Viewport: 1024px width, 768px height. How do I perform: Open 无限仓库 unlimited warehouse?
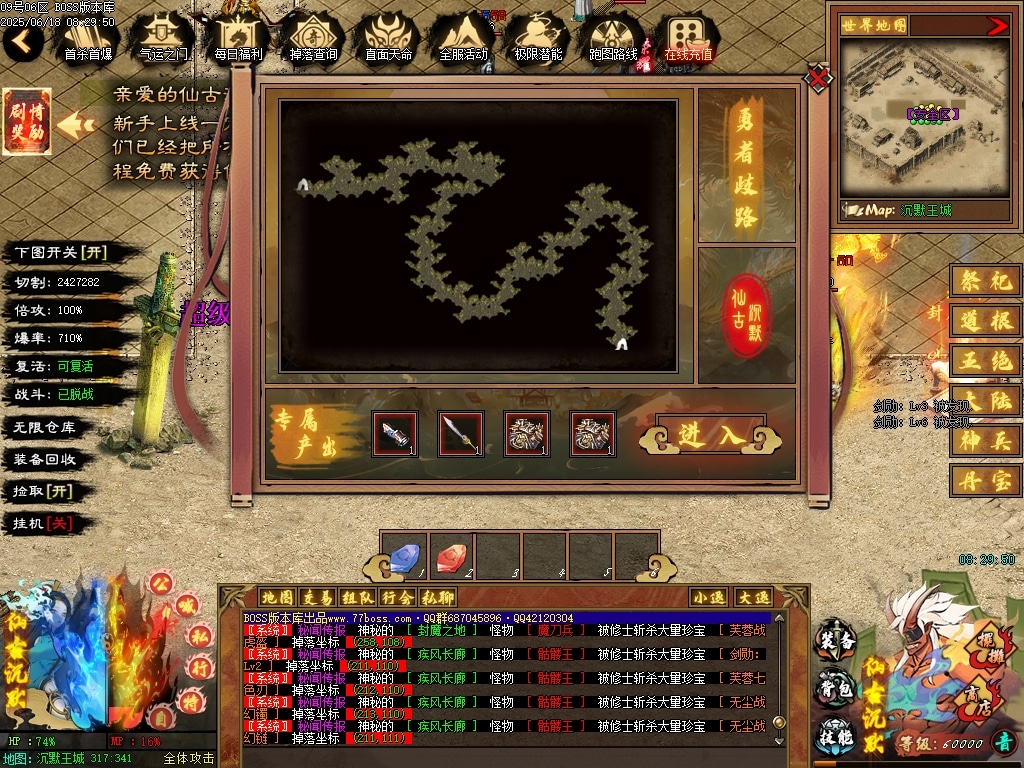(x=45, y=427)
